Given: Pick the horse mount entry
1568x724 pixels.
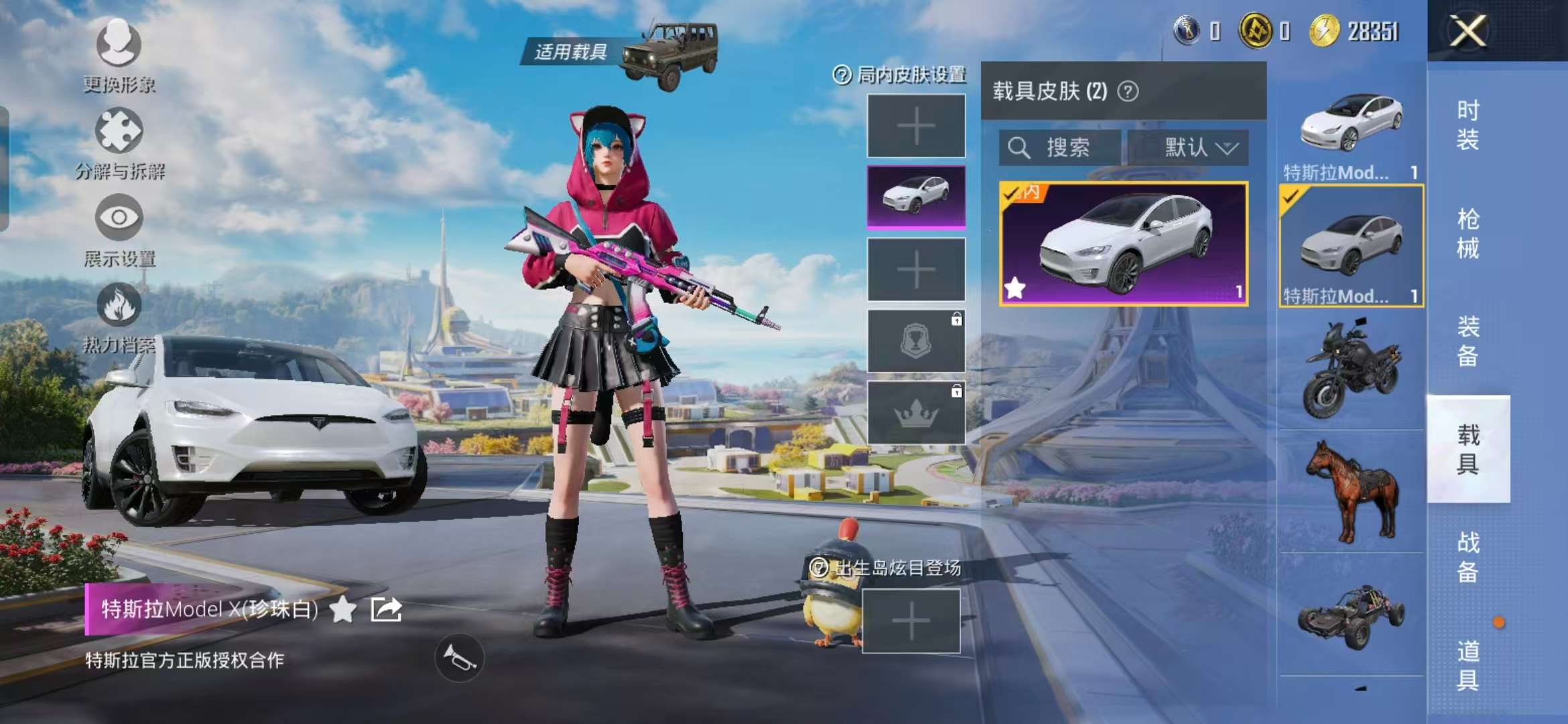Looking at the screenshot, I should coord(1351,491).
